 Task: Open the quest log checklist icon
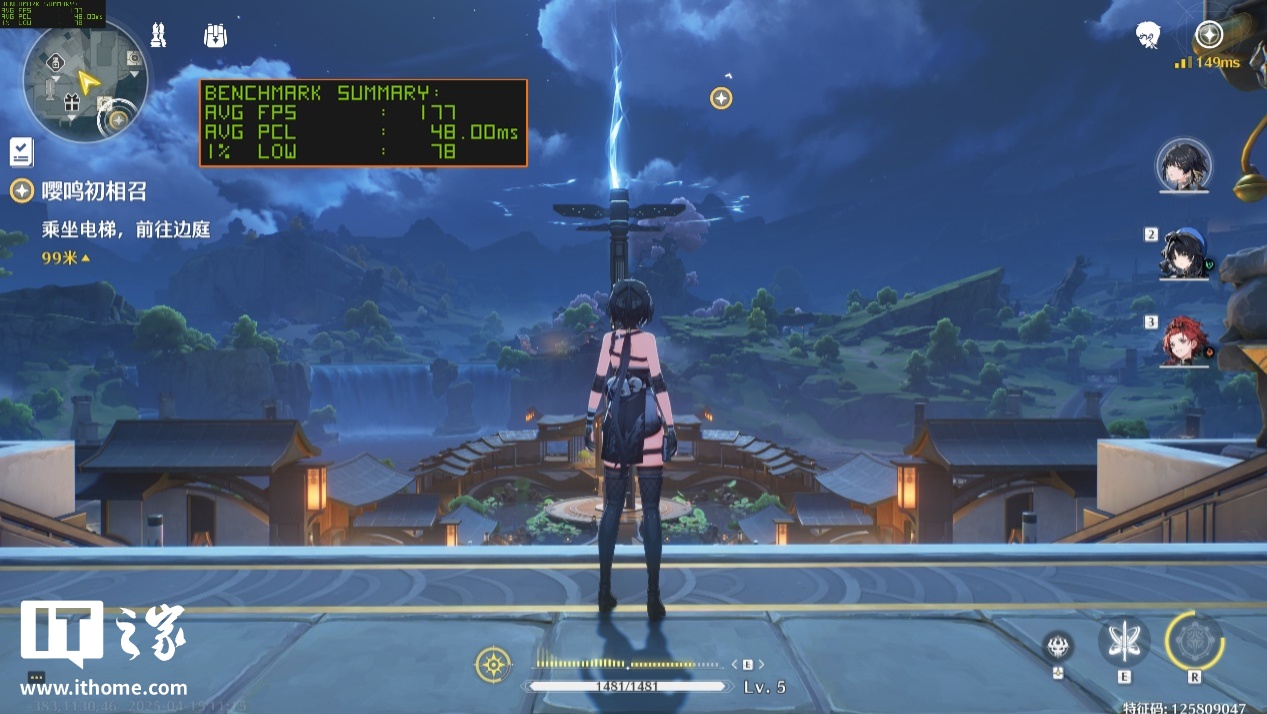coord(21,152)
